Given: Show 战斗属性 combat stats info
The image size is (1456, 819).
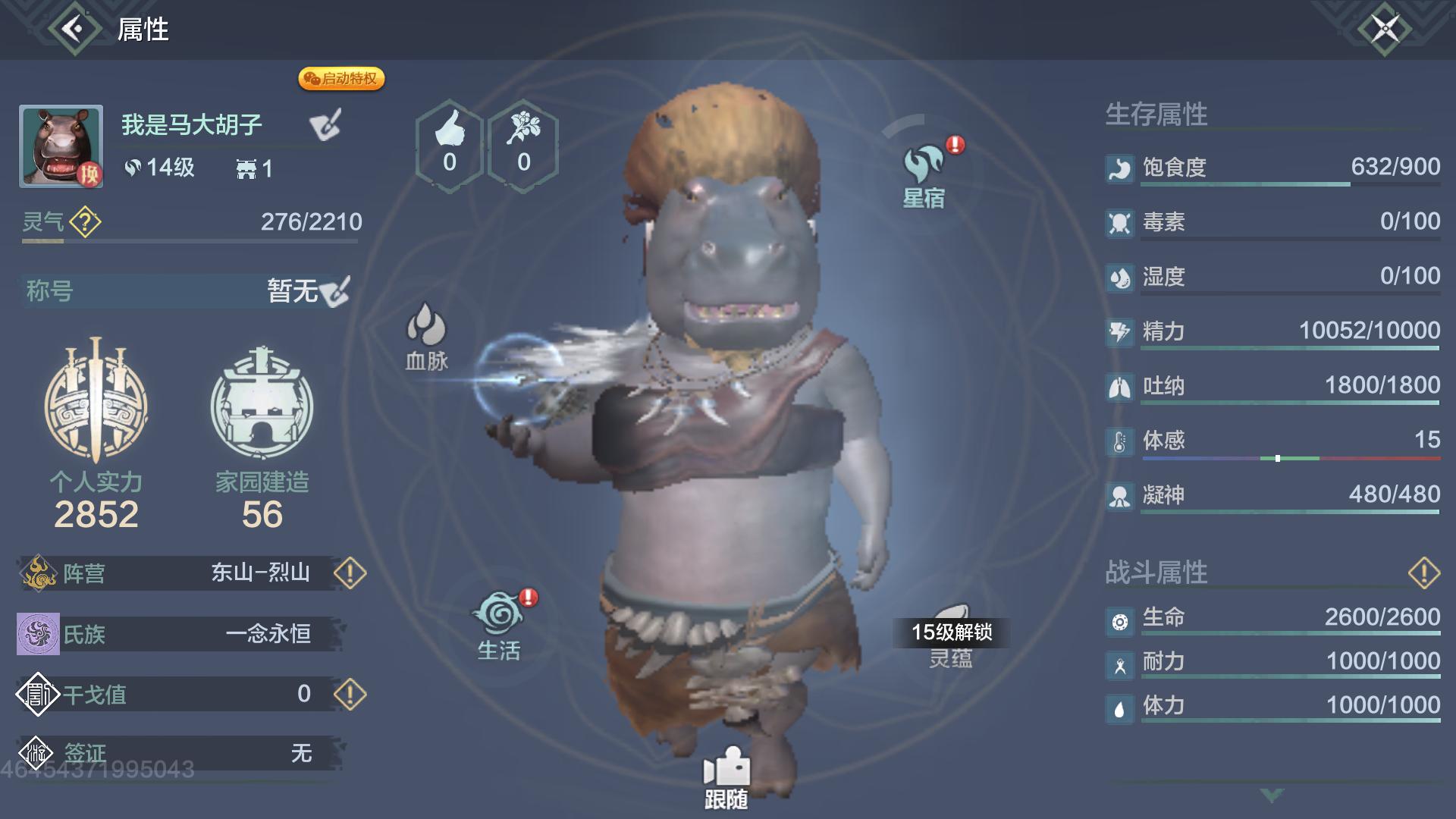Looking at the screenshot, I should [x=1423, y=573].
